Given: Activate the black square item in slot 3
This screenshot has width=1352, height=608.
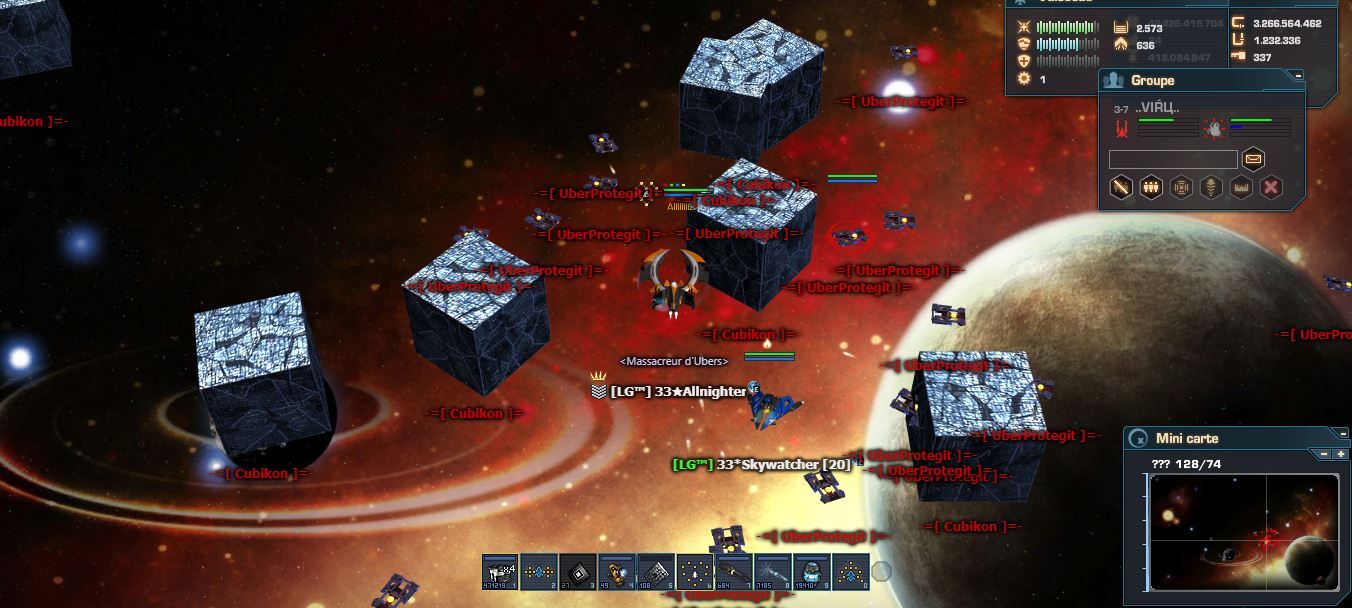Looking at the screenshot, I should click(x=578, y=572).
